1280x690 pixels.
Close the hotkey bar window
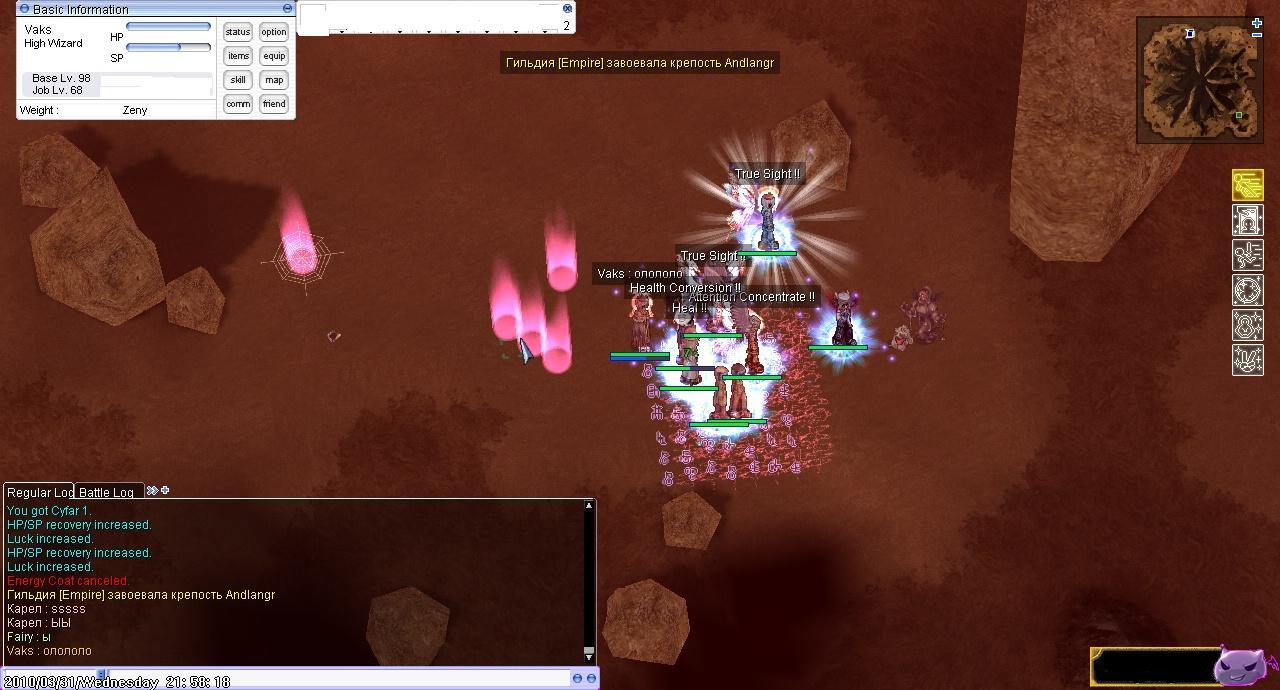(567, 8)
